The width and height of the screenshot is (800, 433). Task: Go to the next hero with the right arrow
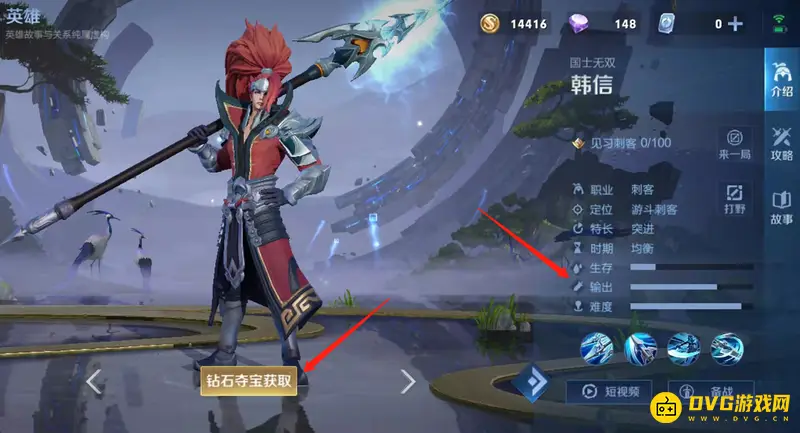click(407, 381)
